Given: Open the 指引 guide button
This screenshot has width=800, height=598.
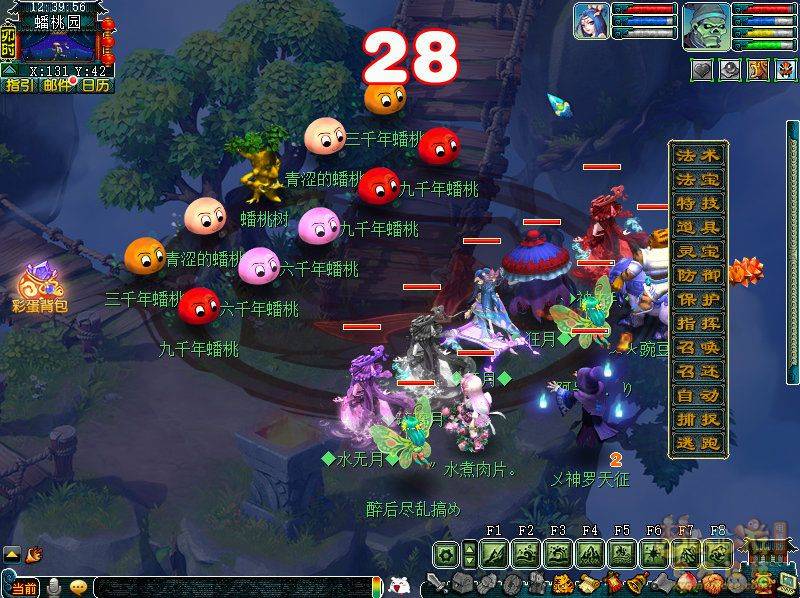Looking at the screenshot, I should [x=19, y=86].
